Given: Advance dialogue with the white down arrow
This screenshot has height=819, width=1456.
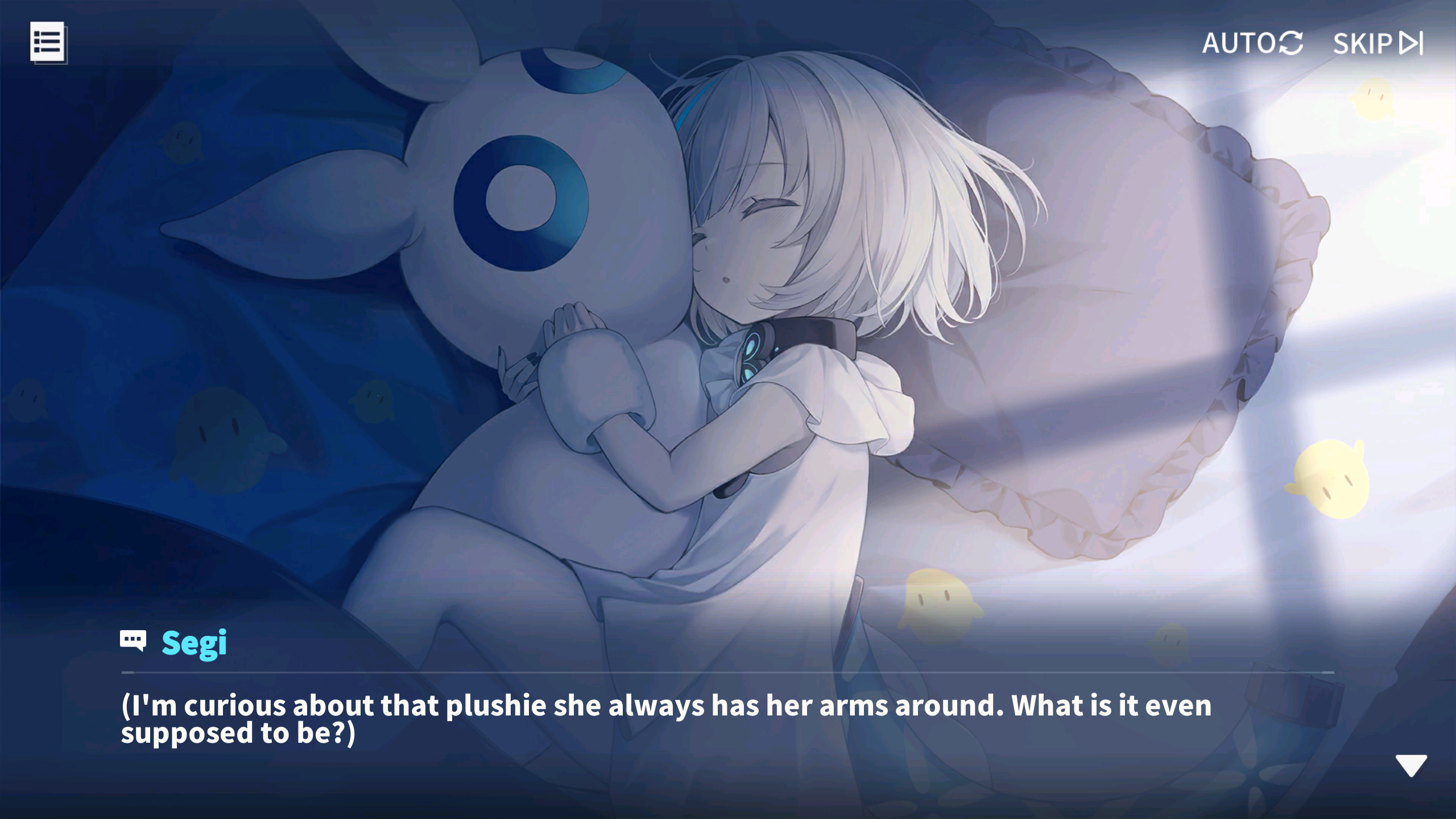Looking at the screenshot, I should click(x=1410, y=766).
